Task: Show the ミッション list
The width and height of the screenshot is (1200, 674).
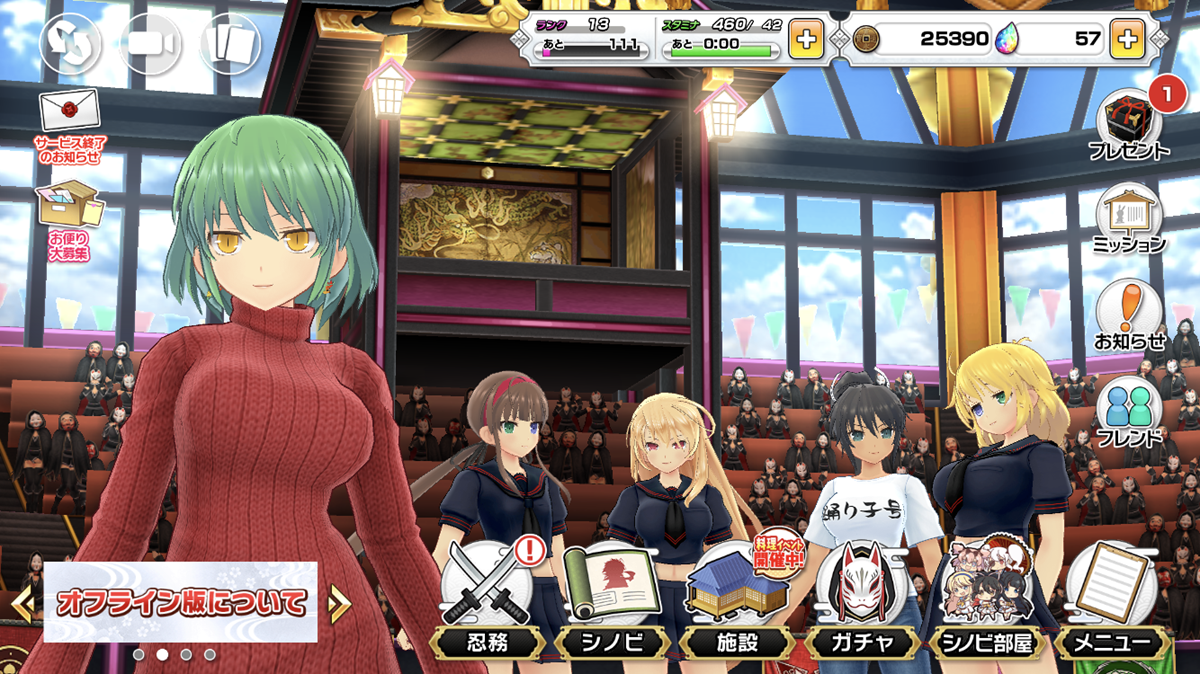Action: (x=1129, y=220)
